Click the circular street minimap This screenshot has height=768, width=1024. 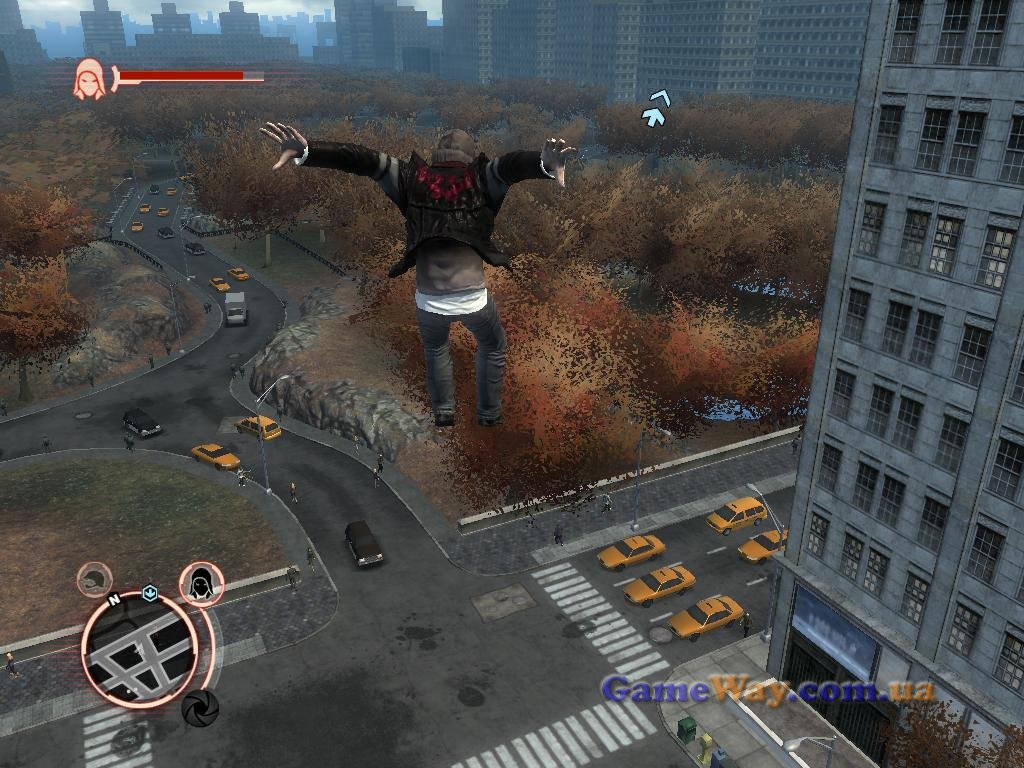pyautogui.click(x=139, y=649)
